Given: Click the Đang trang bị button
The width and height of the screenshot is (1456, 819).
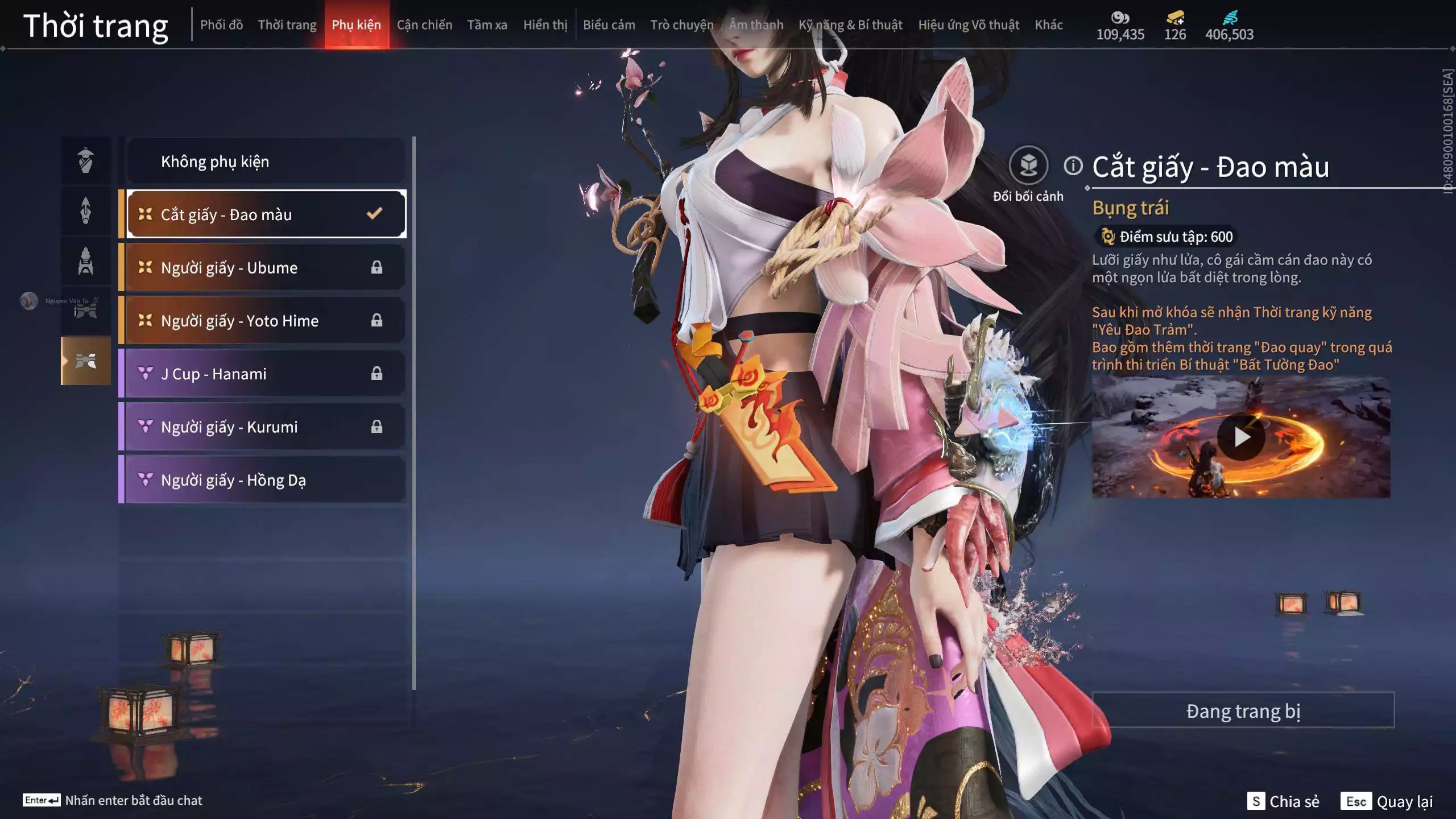Looking at the screenshot, I should (1243, 710).
